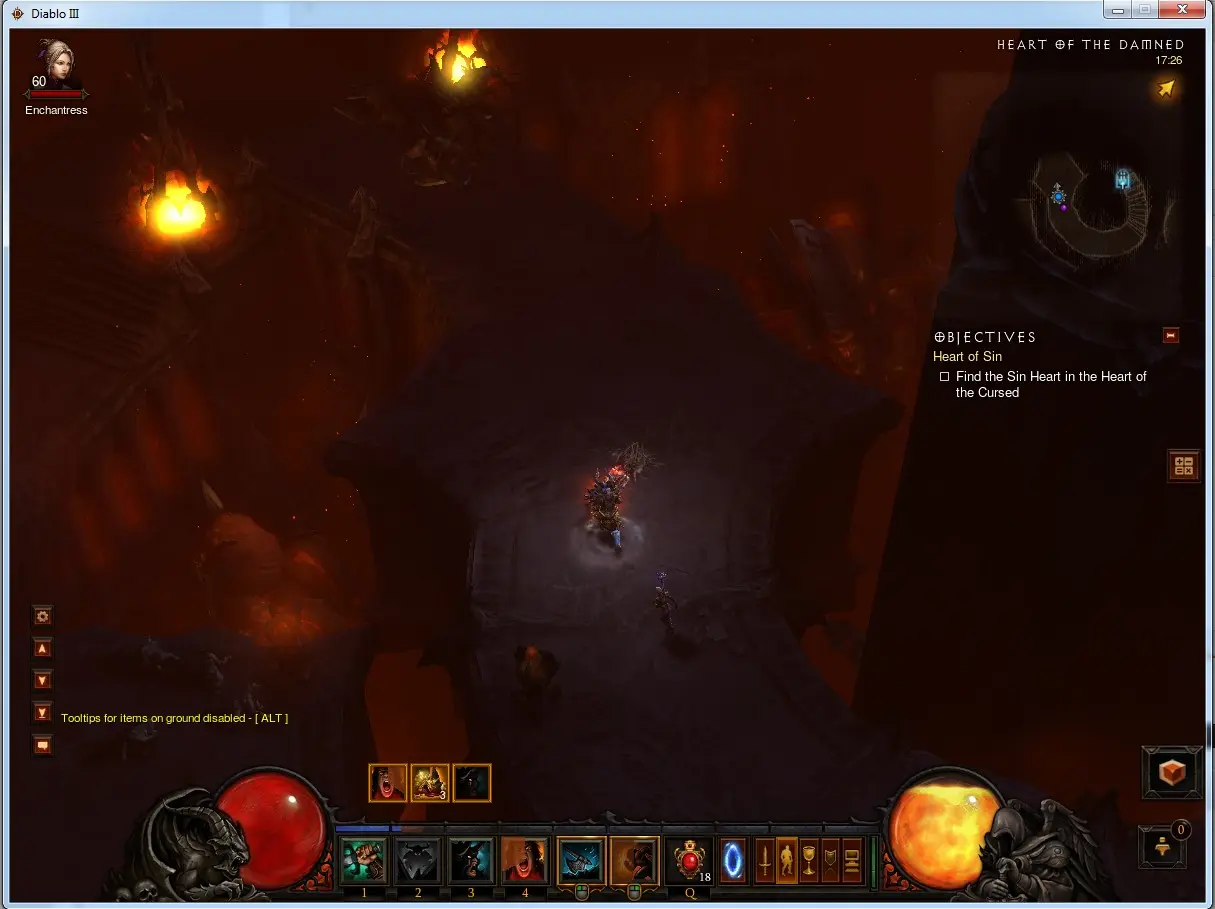Click the golden chalice menu button
This screenshot has height=909, width=1215.
tap(809, 860)
